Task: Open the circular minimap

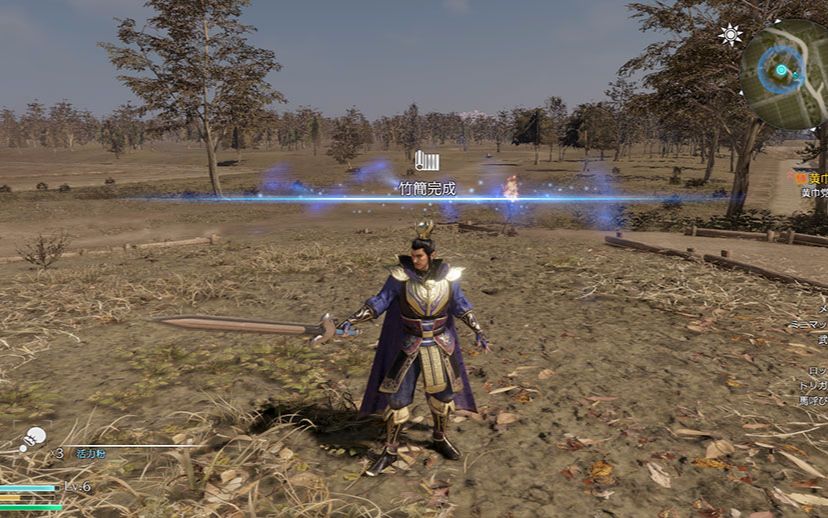Action: point(785,73)
